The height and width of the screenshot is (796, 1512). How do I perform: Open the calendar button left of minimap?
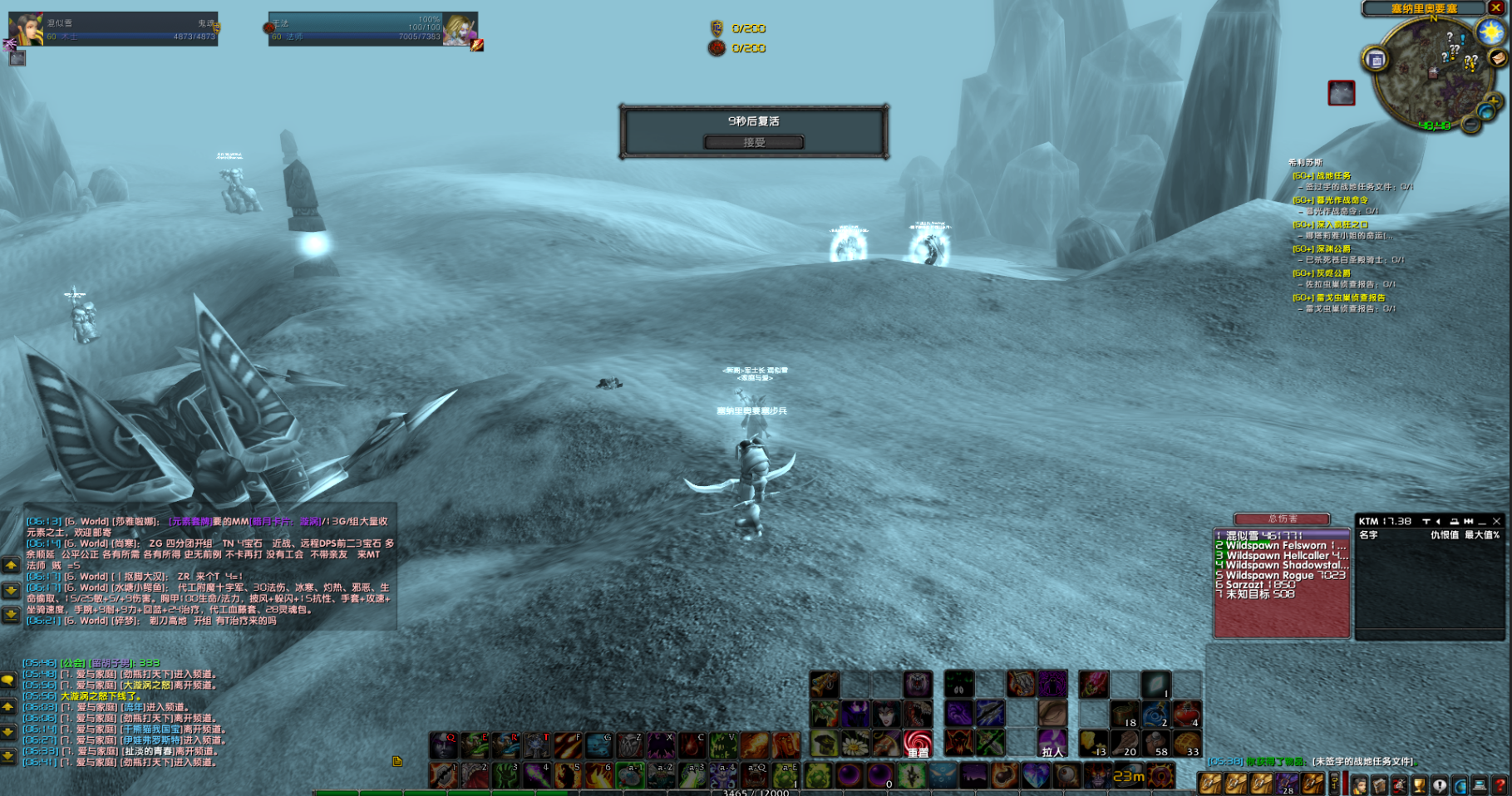coord(1376,59)
